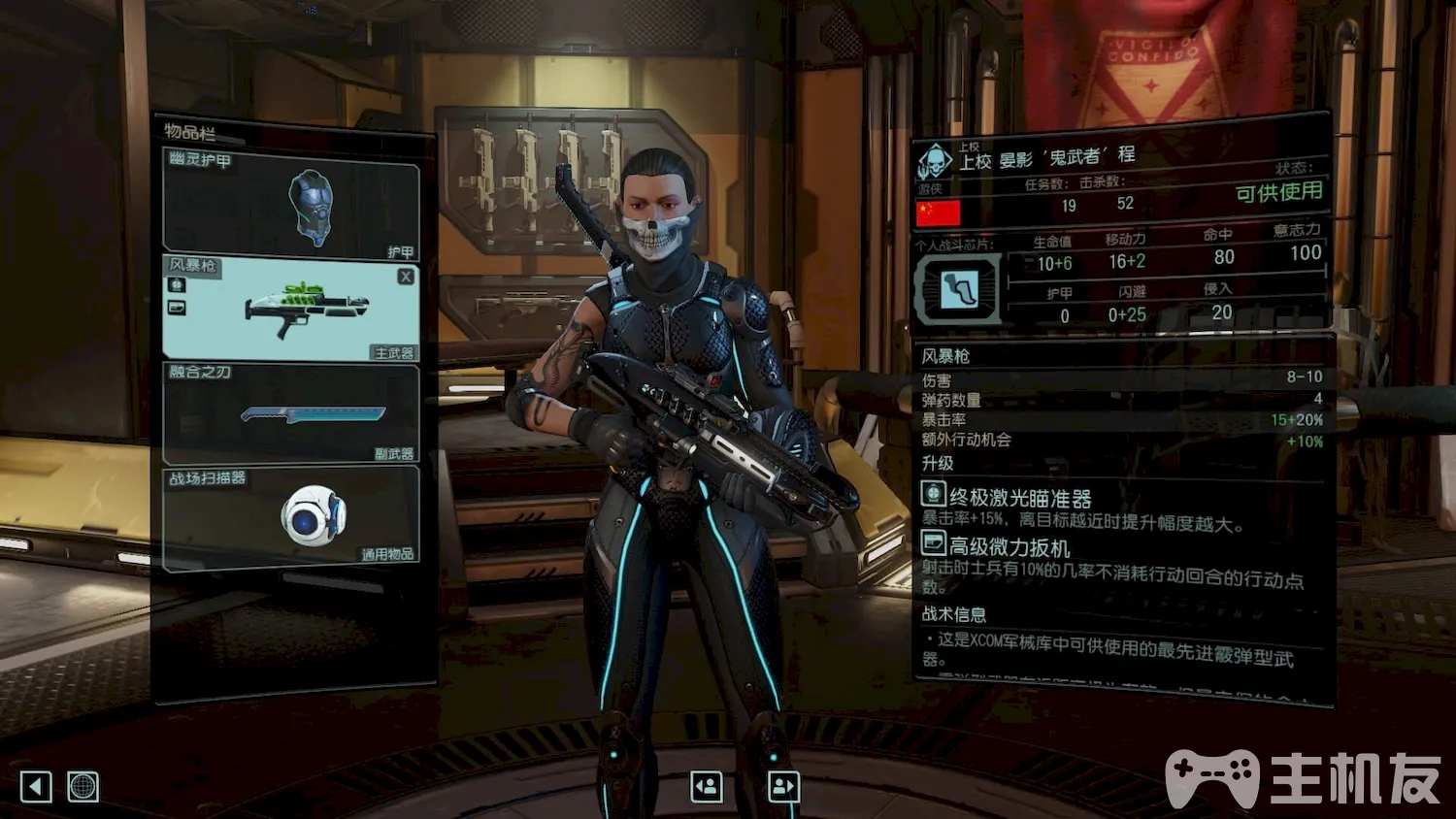Image resolution: width=1456 pixels, height=819 pixels.
Task: Open the globe icon at bottom left
Action: click(x=83, y=786)
